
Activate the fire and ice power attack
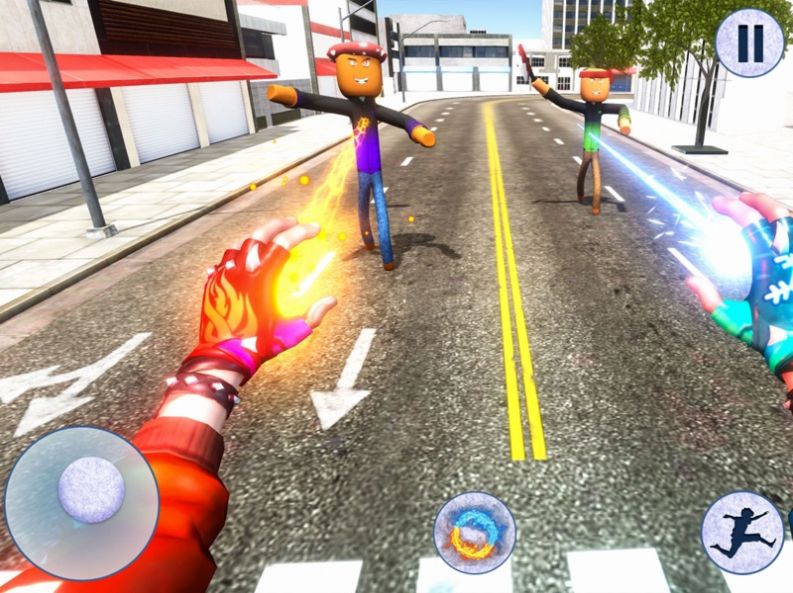click(474, 532)
